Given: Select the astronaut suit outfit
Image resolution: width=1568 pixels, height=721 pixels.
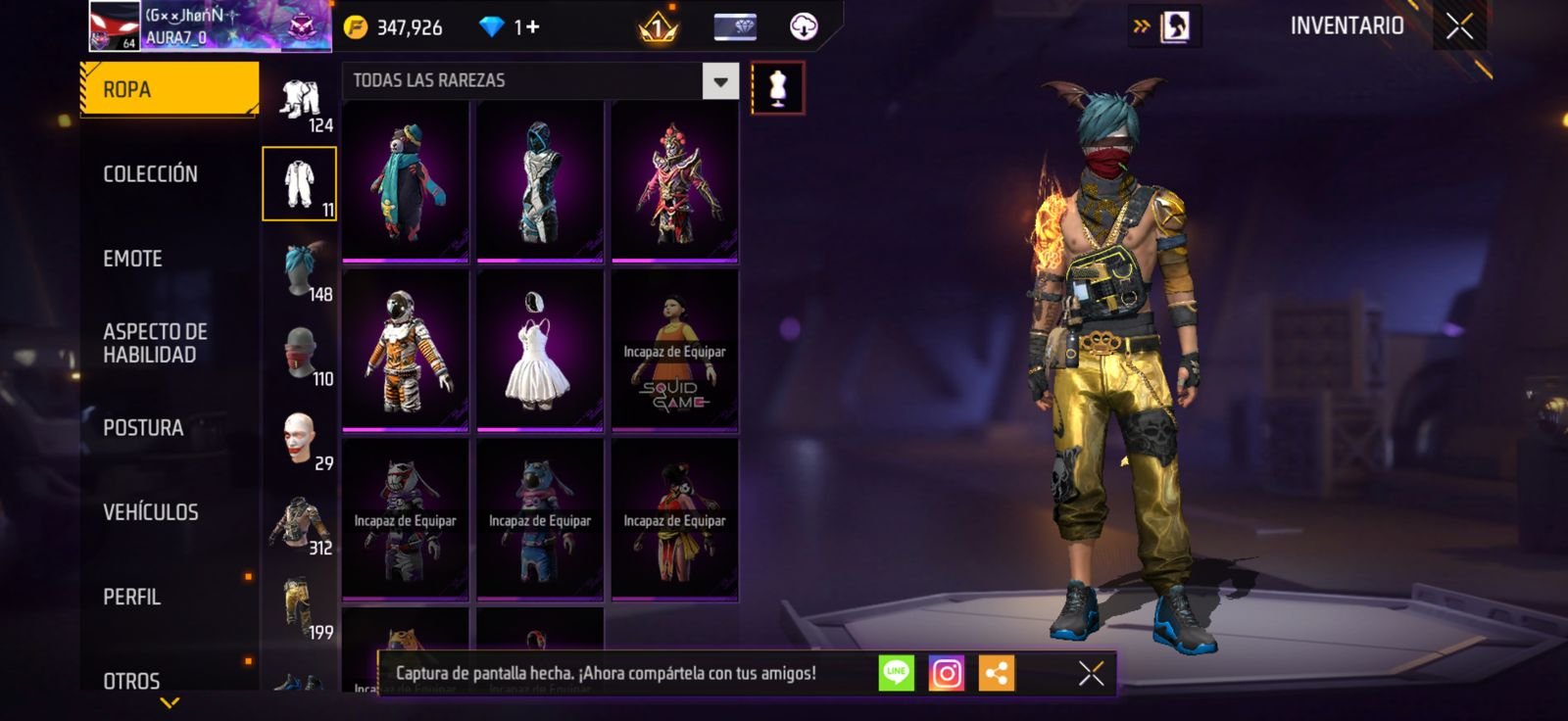Looking at the screenshot, I should [x=406, y=350].
